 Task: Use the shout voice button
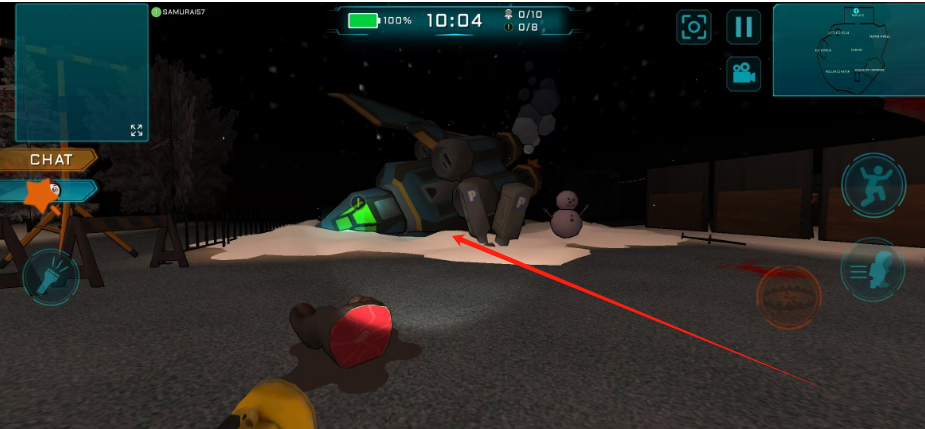tap(873, 268)
